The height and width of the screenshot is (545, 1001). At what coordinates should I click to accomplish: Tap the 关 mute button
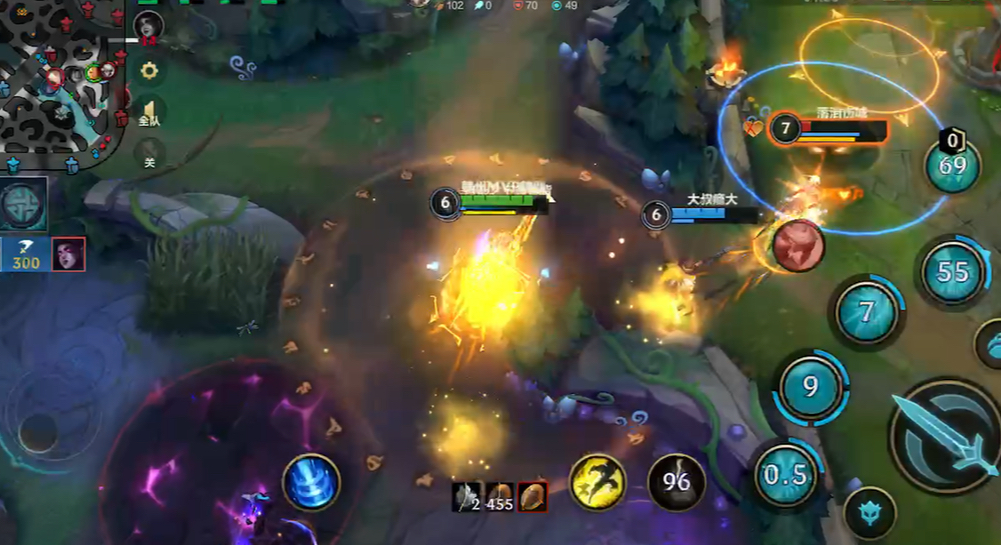point(149,155)
